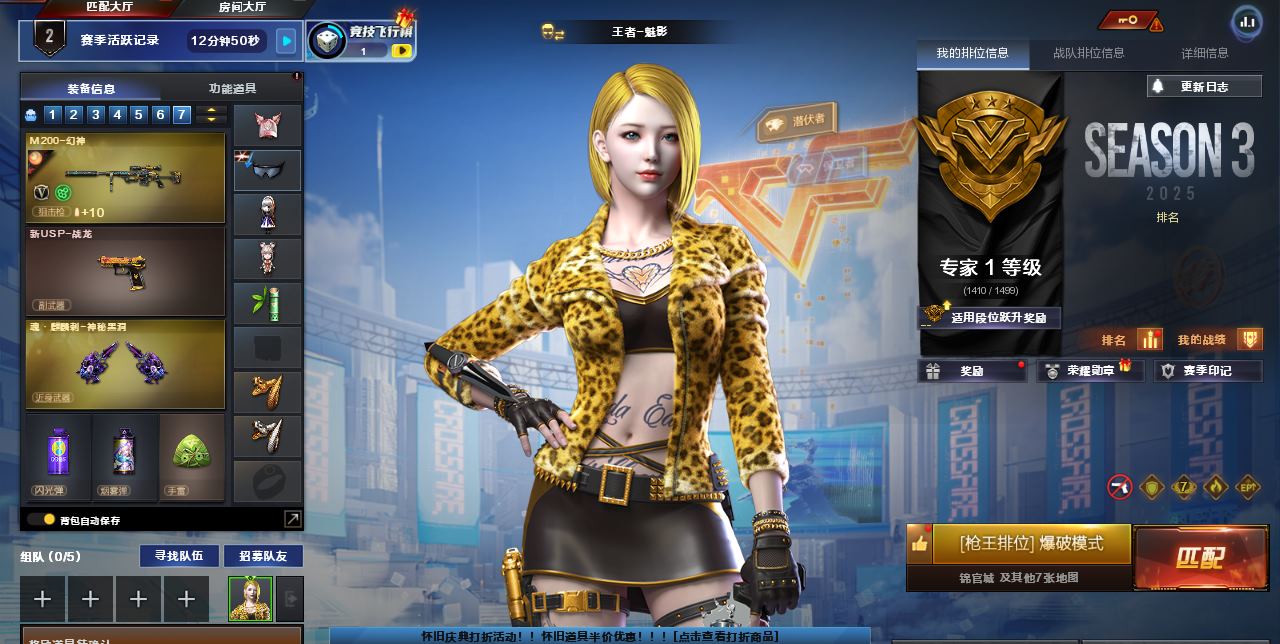Open the 奖励 rewards panel
This screenshot has height=644, width=1280.
tap(971, 371)
